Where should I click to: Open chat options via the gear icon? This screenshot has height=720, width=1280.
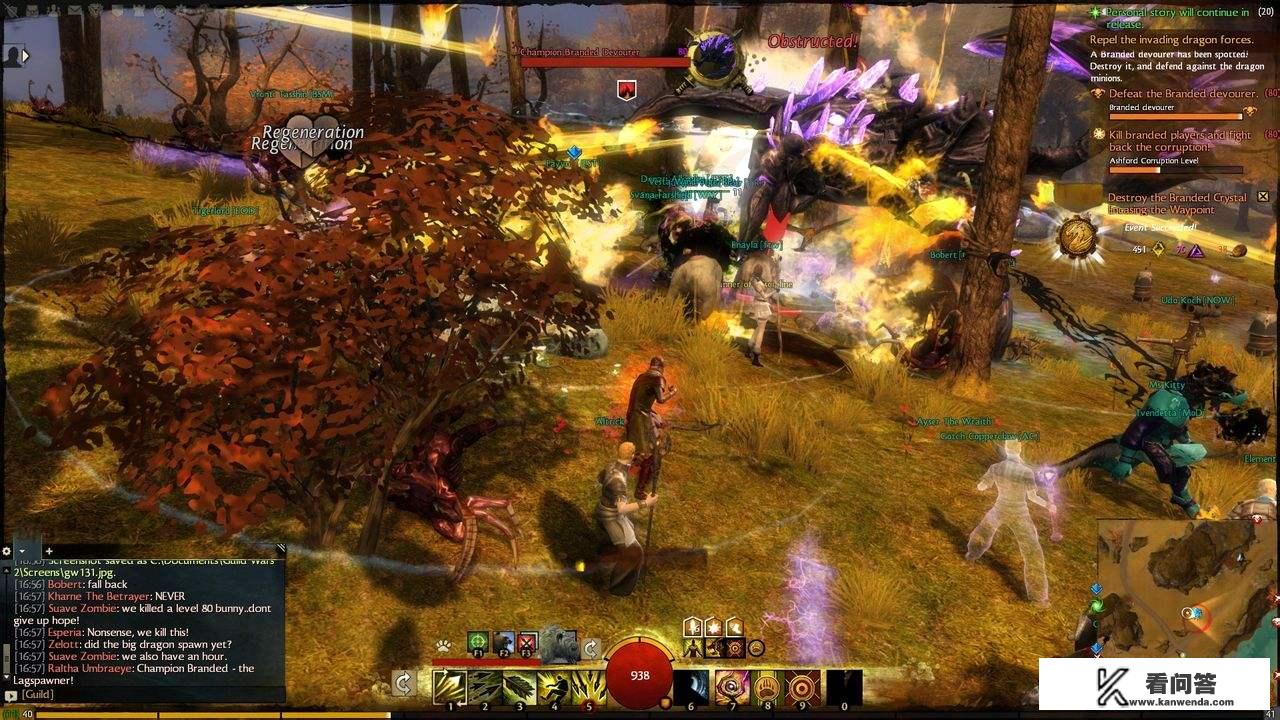tap(6, 551)
